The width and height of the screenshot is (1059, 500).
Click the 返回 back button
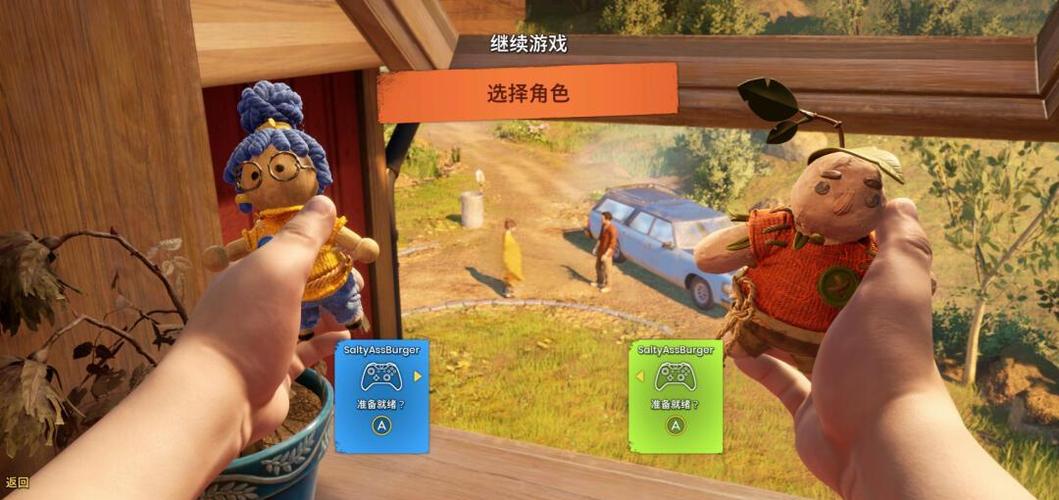(18, 482)
